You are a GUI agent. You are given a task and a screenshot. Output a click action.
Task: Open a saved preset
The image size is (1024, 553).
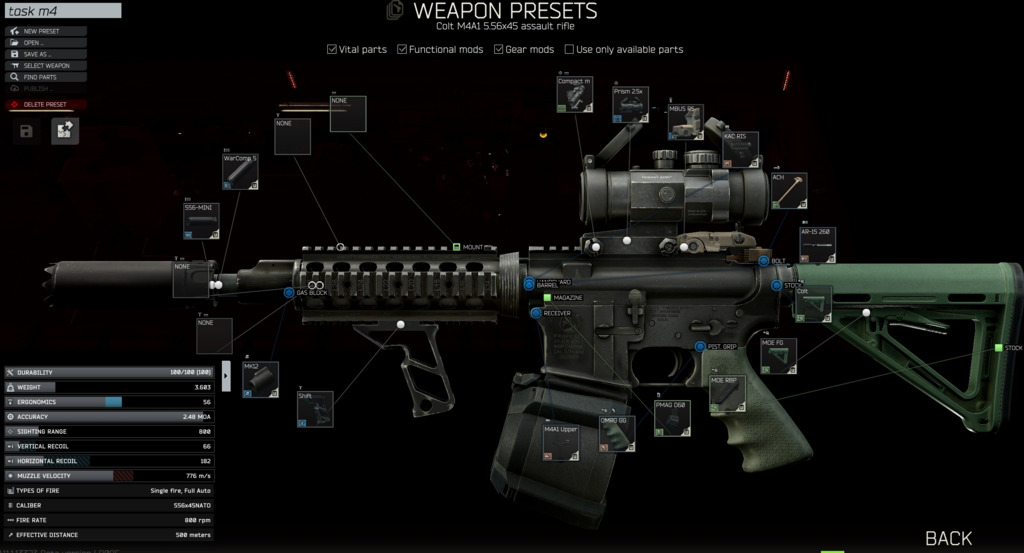[x=45, y=43]
